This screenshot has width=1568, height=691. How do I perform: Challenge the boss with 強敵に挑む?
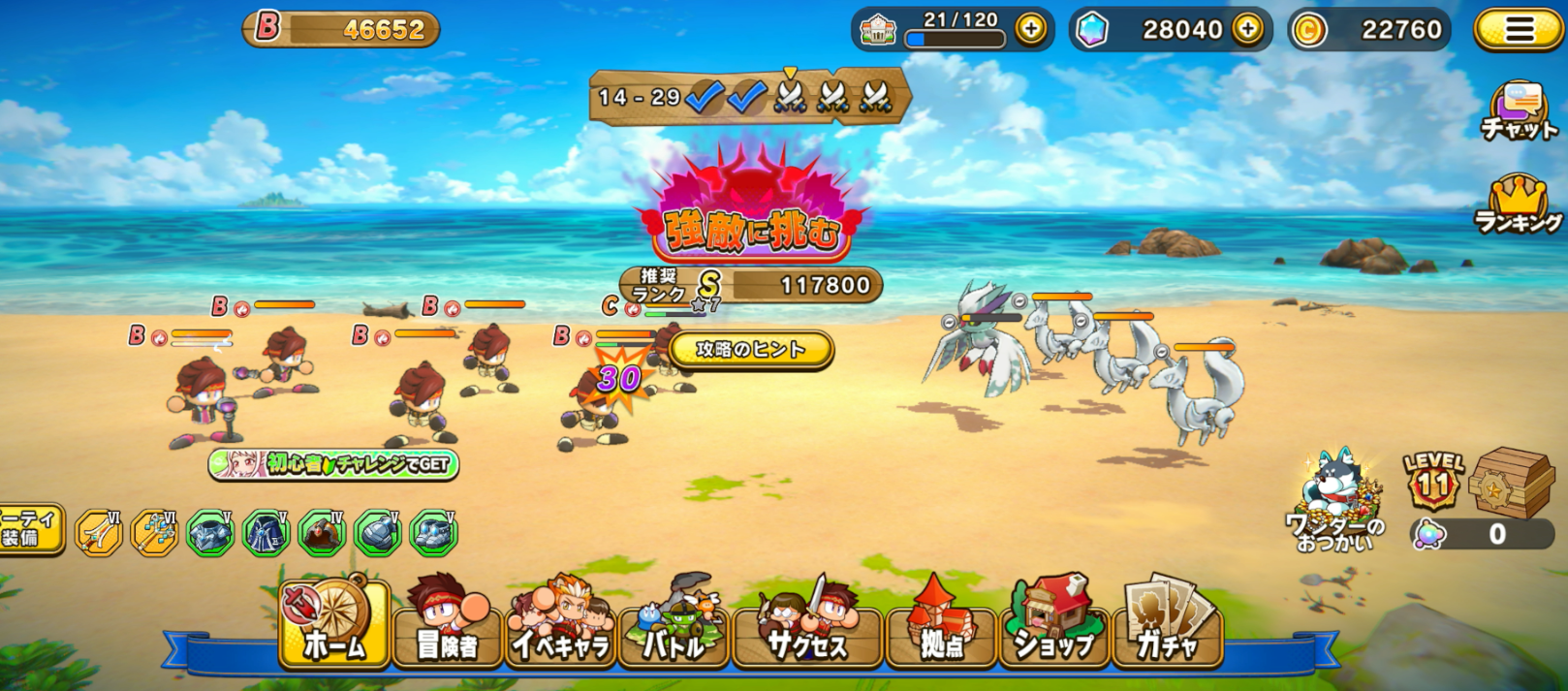coord(750,218)
